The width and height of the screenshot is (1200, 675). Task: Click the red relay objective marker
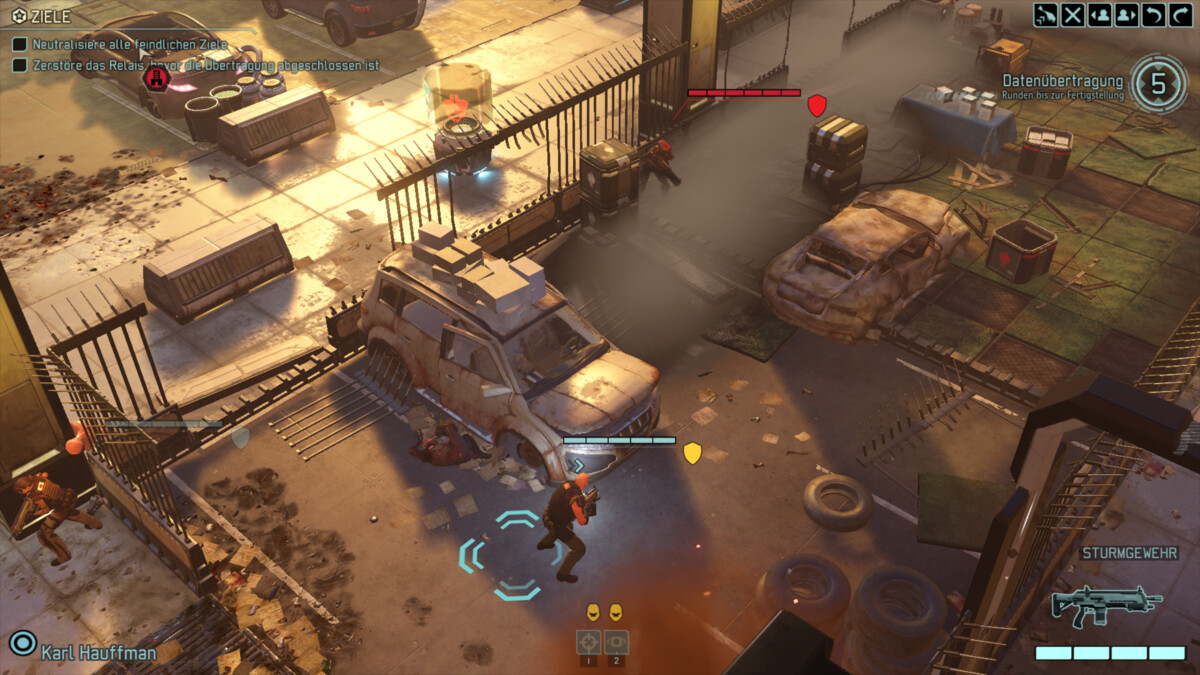(156, 77)
